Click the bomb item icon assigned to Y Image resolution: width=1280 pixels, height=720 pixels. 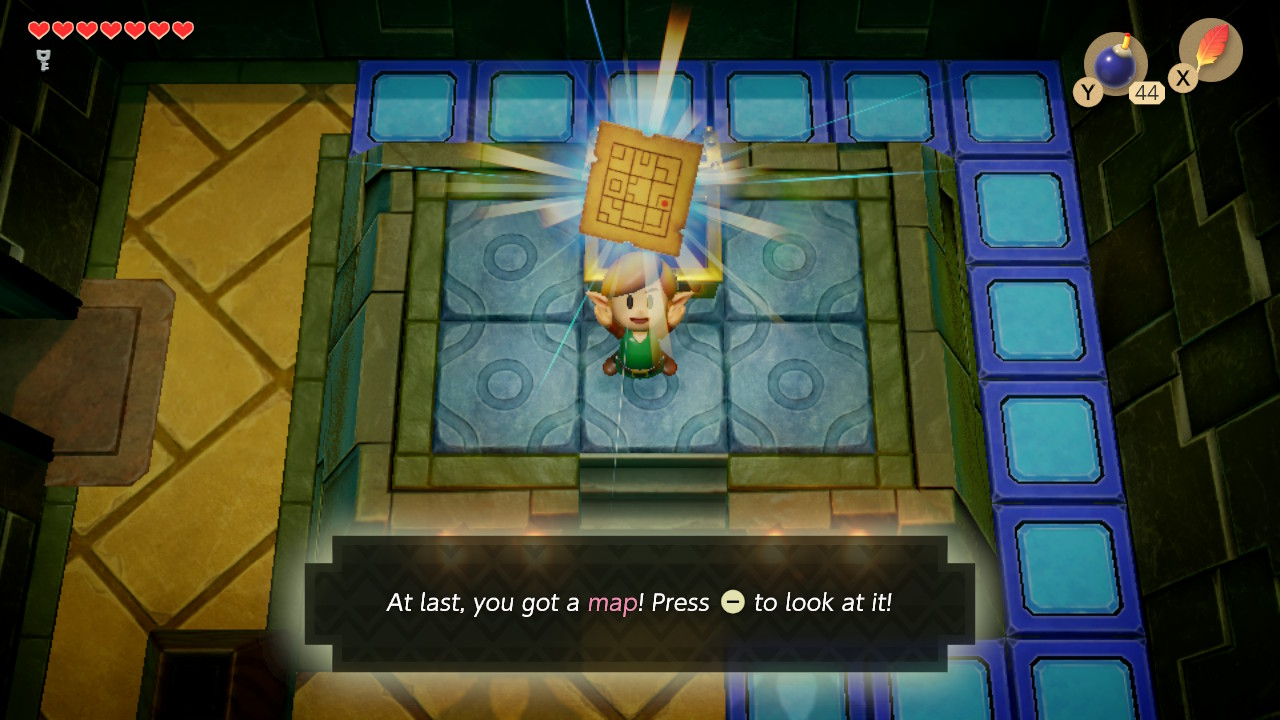click(1113, 64)
